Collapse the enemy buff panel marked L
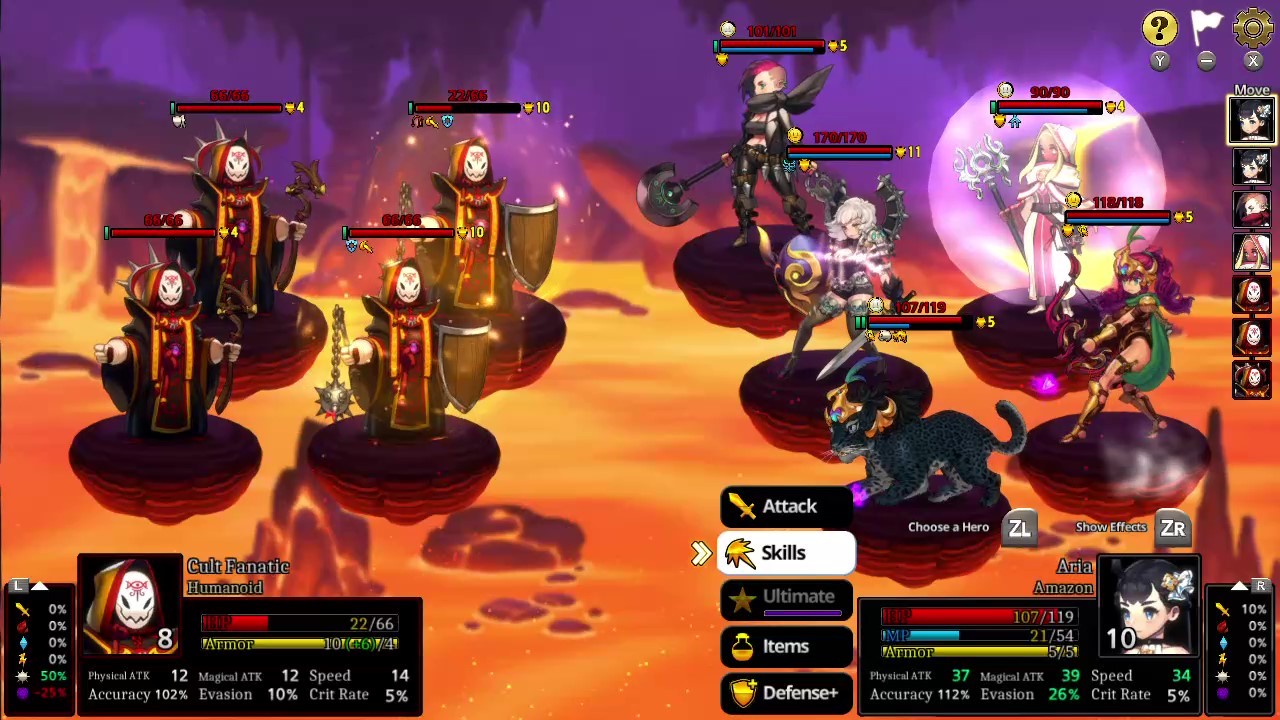The image size is (1280, 720). 18,585
